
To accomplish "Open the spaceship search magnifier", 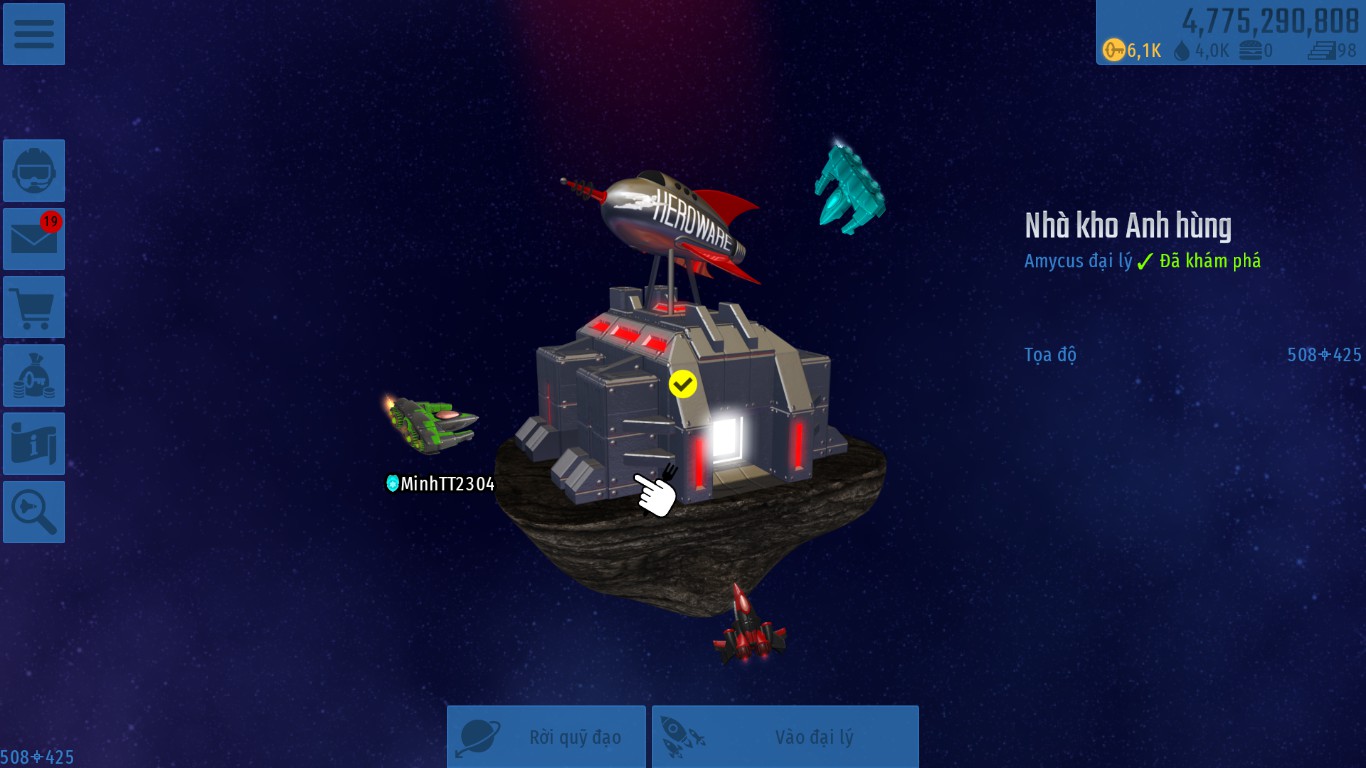I will click(x=34, y=511).
